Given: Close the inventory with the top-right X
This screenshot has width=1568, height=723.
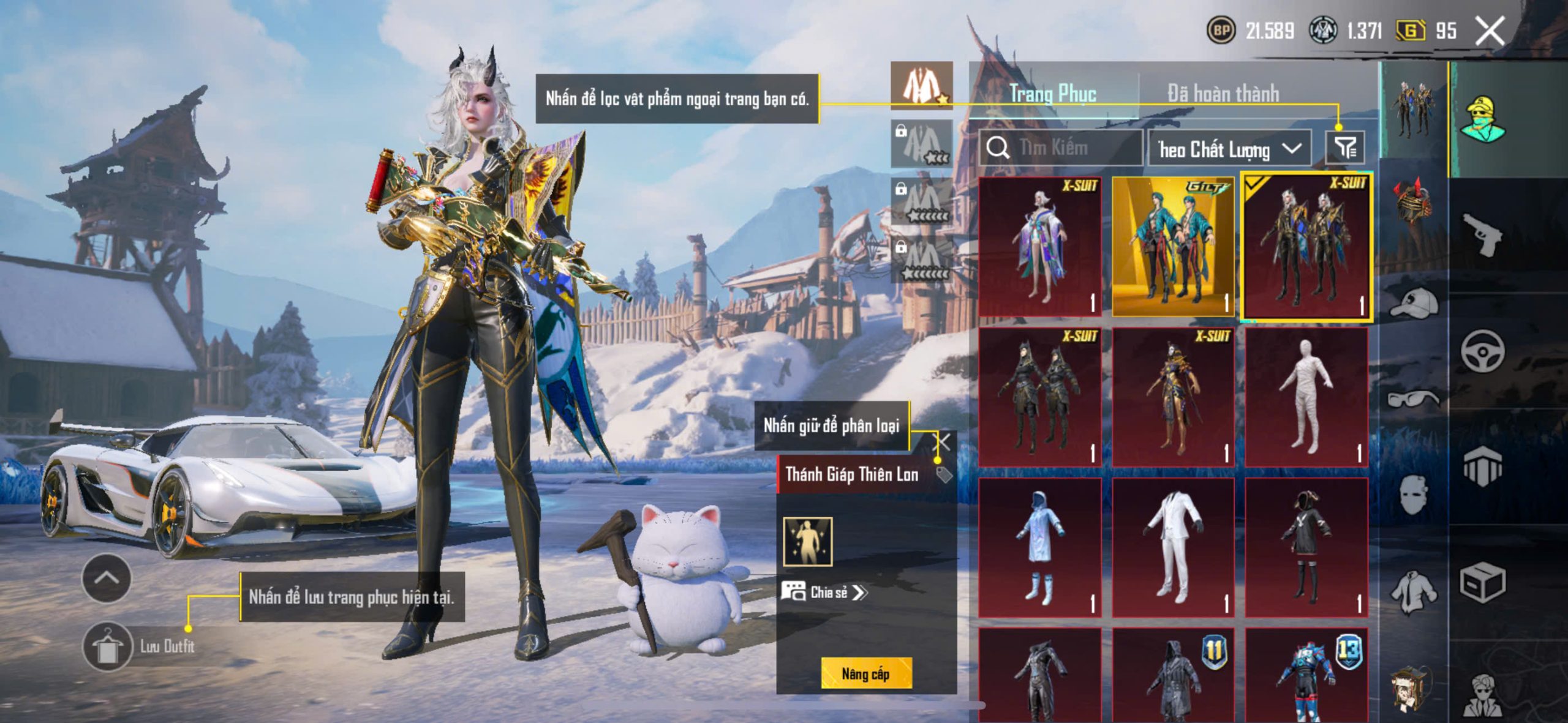Looking at the screenshot, I should click(1489, 31).
